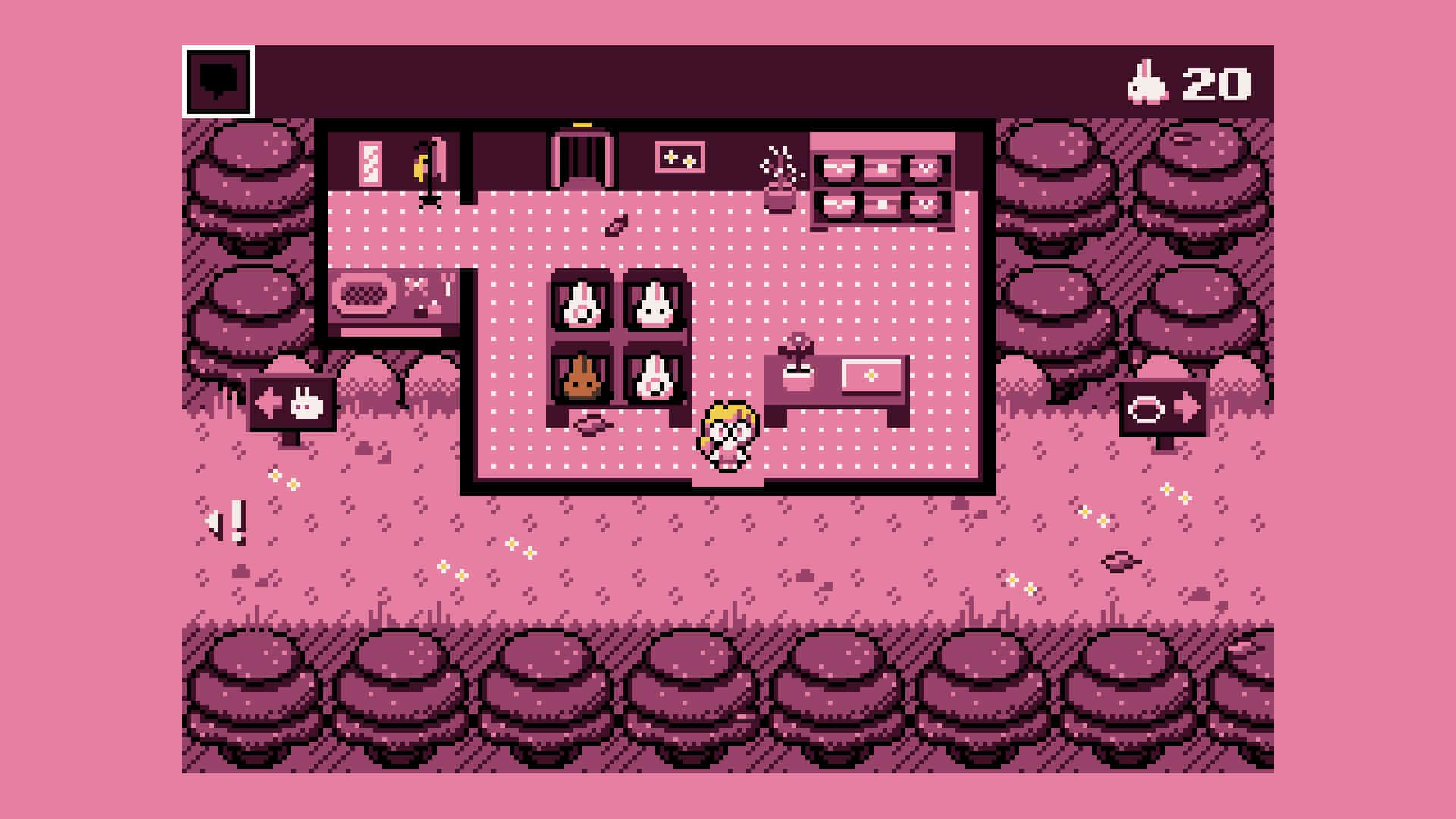The height and width of the screenshot is (819, 1456).
Task: Open the top-left drawer of the dresser
Action: [x=839, y=168]
